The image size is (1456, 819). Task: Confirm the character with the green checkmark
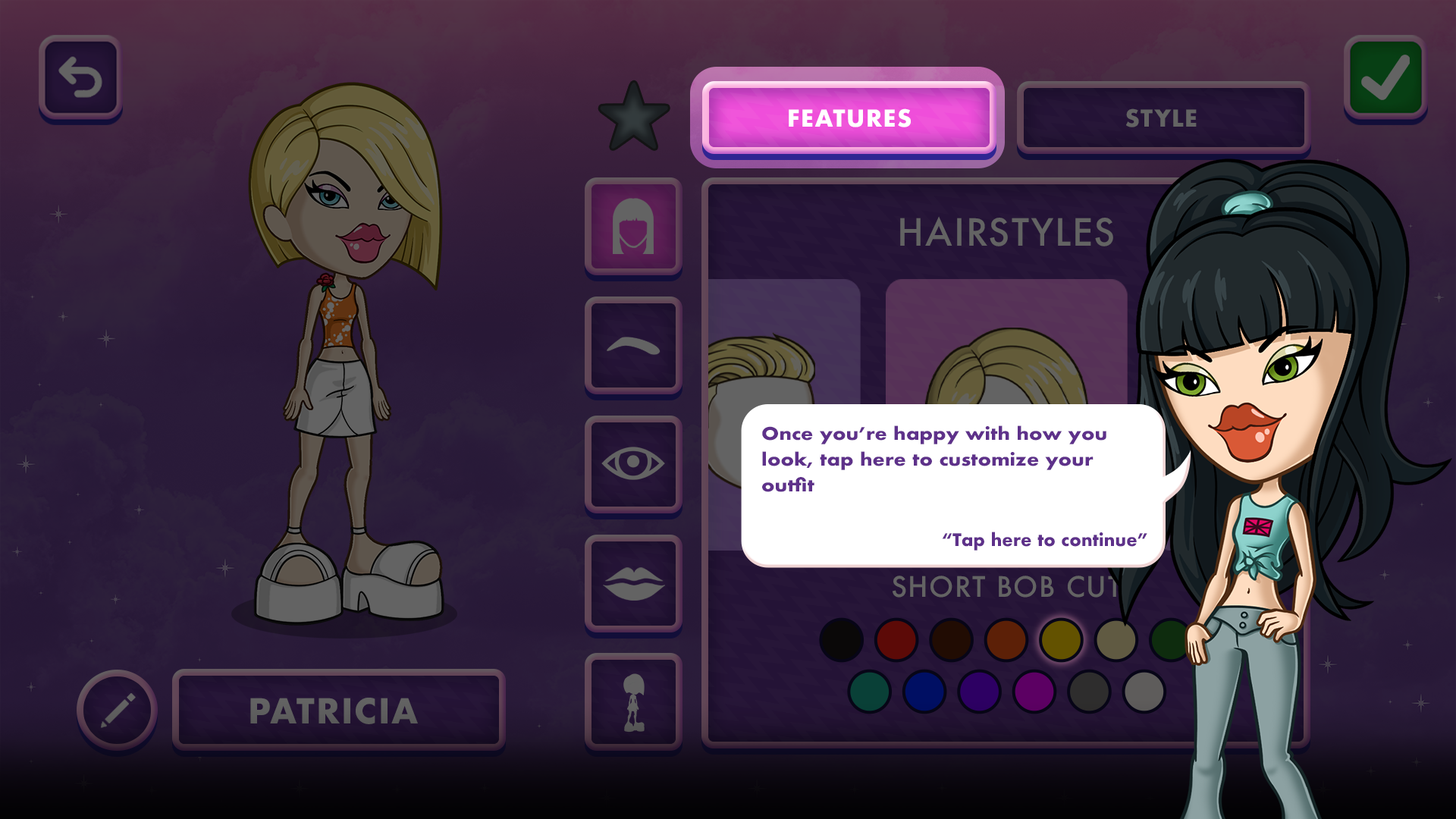(1385, 77)
